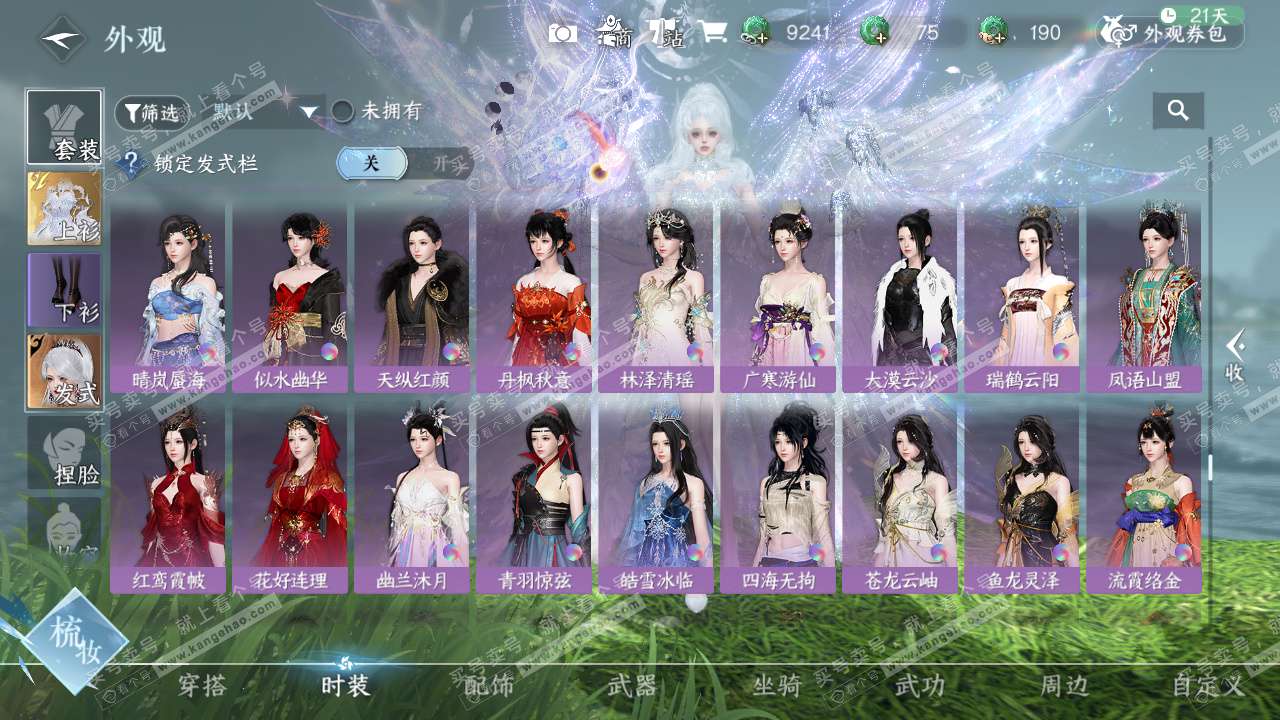The image size is (1280, 720).
Task: Open the shopping cart
Action: [713, 32]
